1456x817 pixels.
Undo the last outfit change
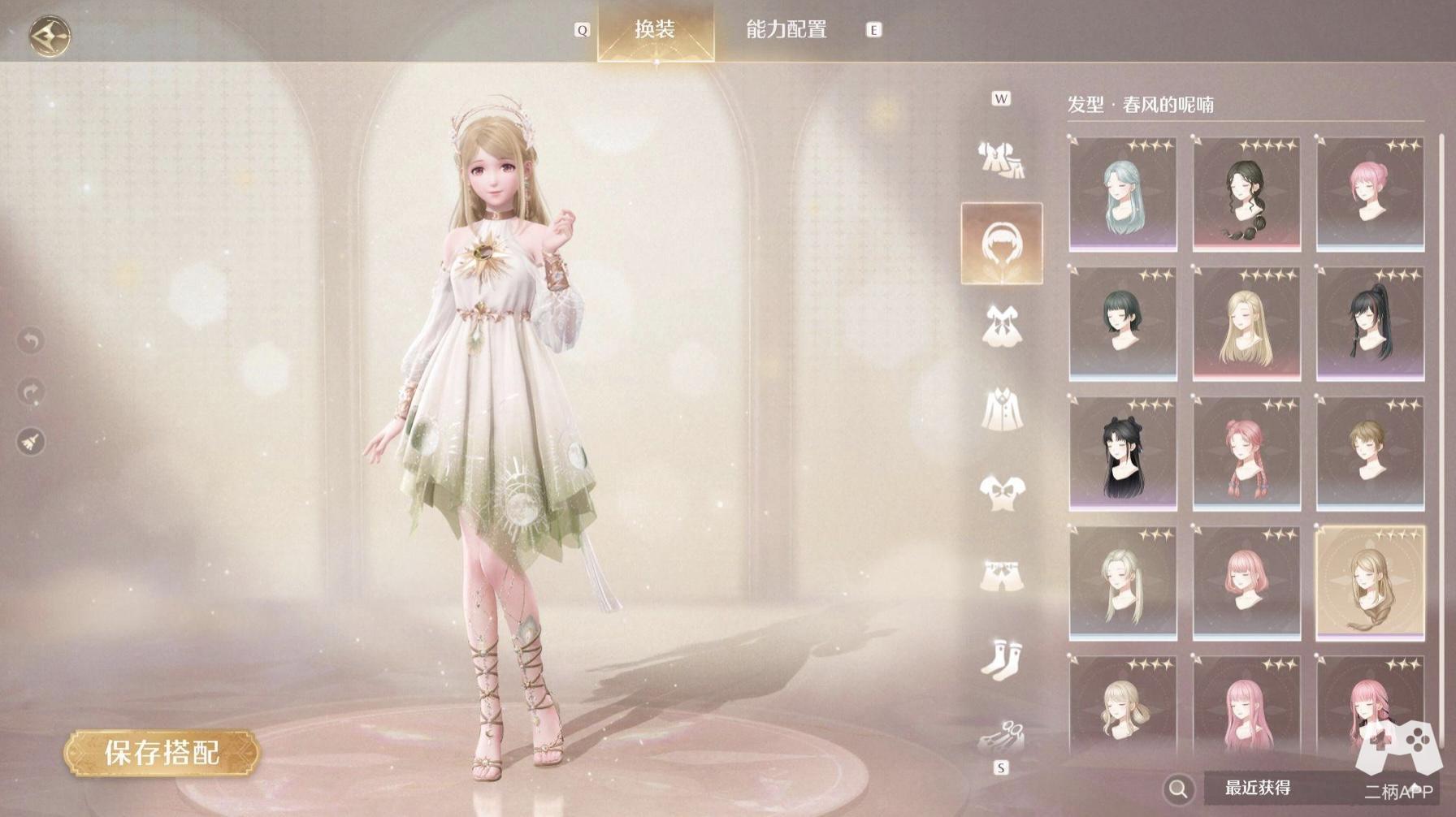pos(31,340)
